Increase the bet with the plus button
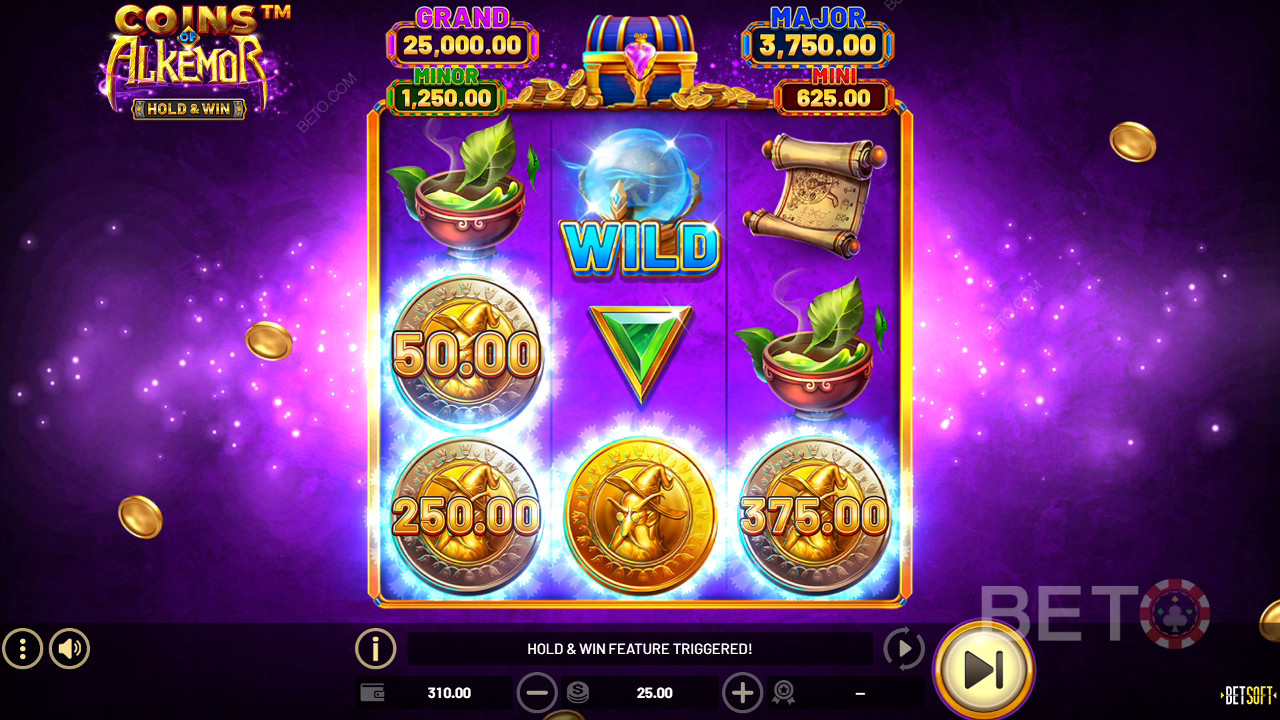This screenshot has width=1280, height=720. click(742, 692)
